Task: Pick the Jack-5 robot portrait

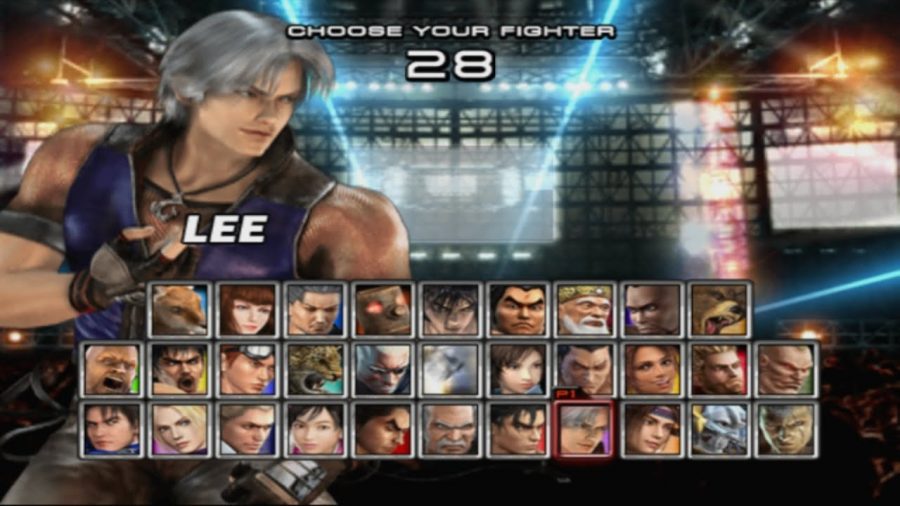Action: pos(381,310)
